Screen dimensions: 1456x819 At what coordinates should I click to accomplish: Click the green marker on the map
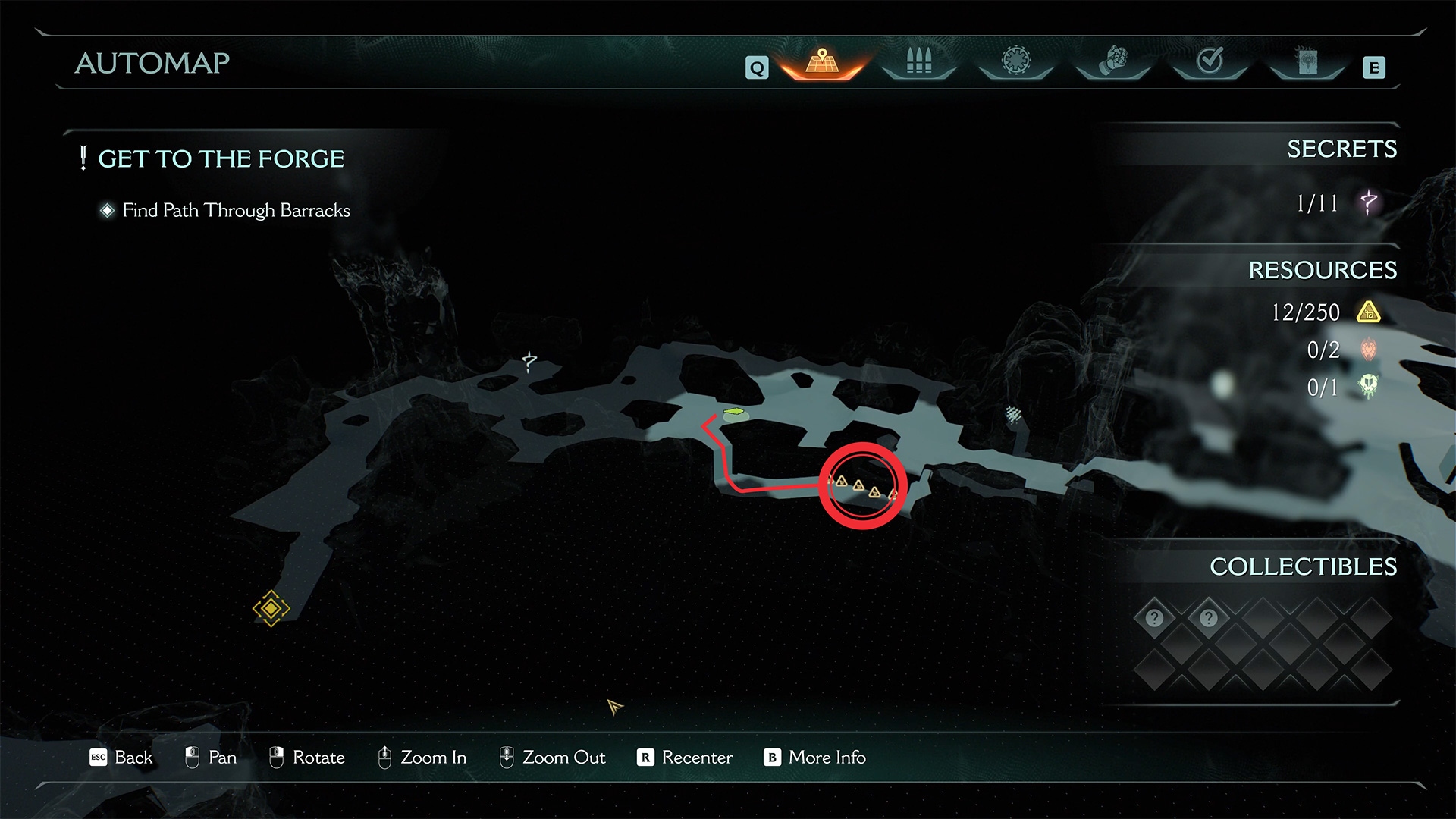click(734, 413)
